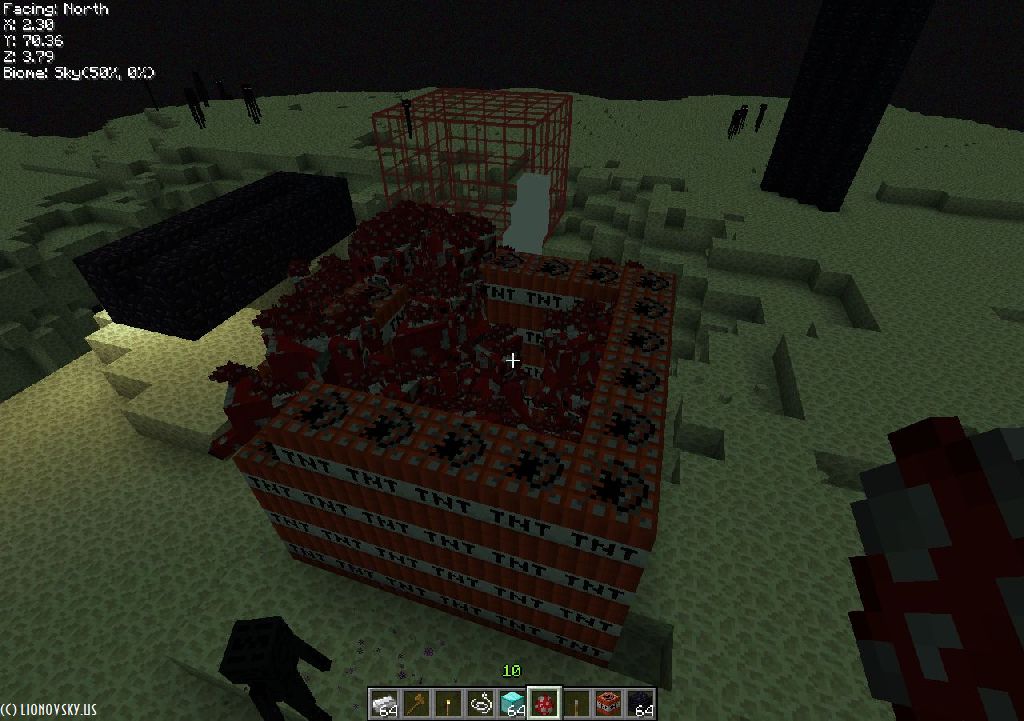Select the white string hotbar slot
Screen dimensions: 1024x721
pos(480,704)
